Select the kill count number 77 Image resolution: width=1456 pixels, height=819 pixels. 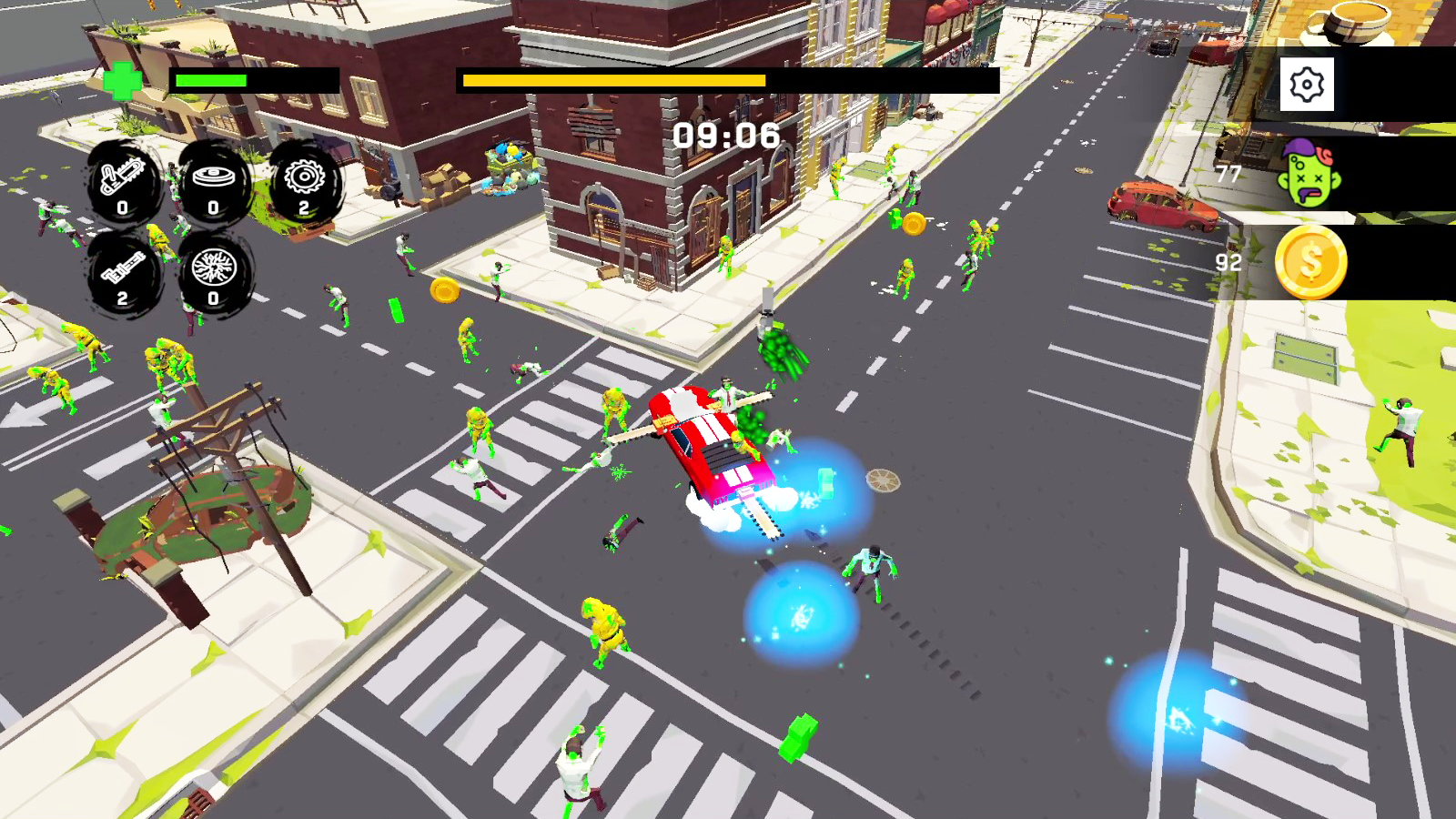pyautogui.click(x=1228, y=172)
